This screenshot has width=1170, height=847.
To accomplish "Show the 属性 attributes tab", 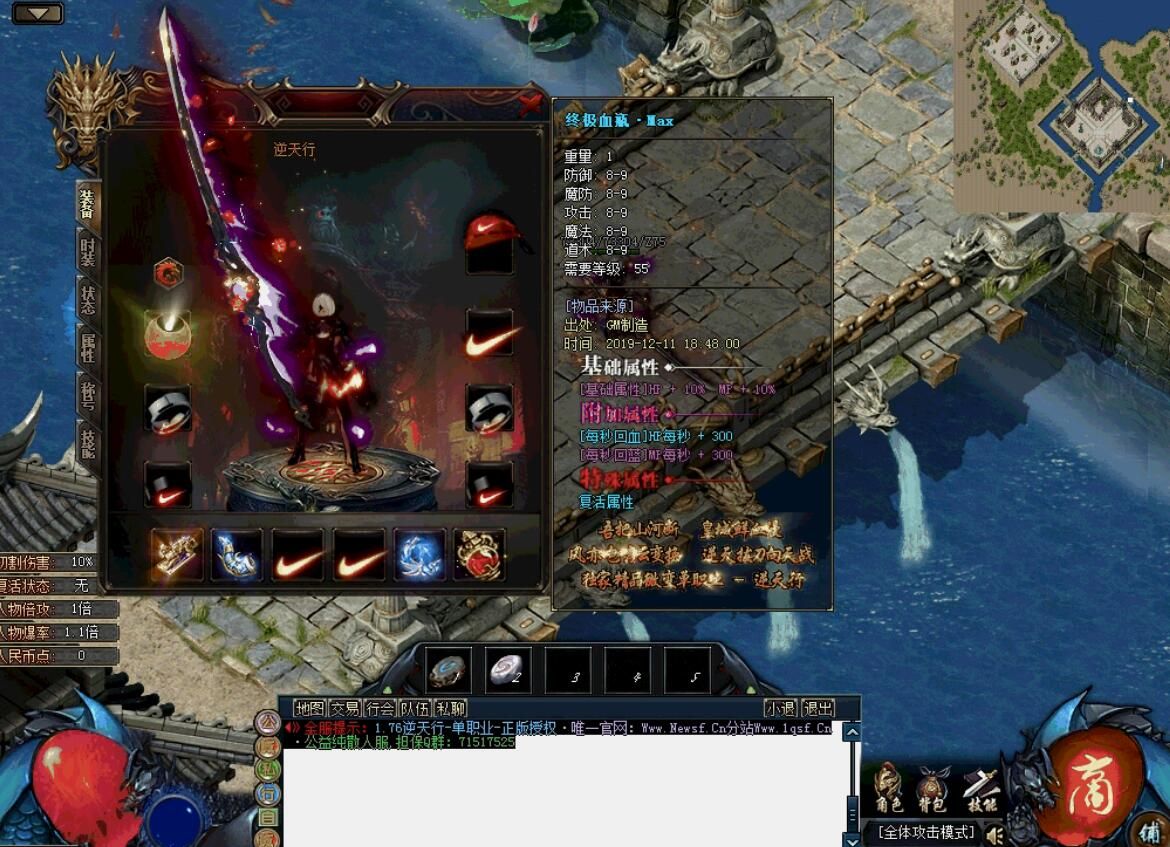I will [89, 347].
